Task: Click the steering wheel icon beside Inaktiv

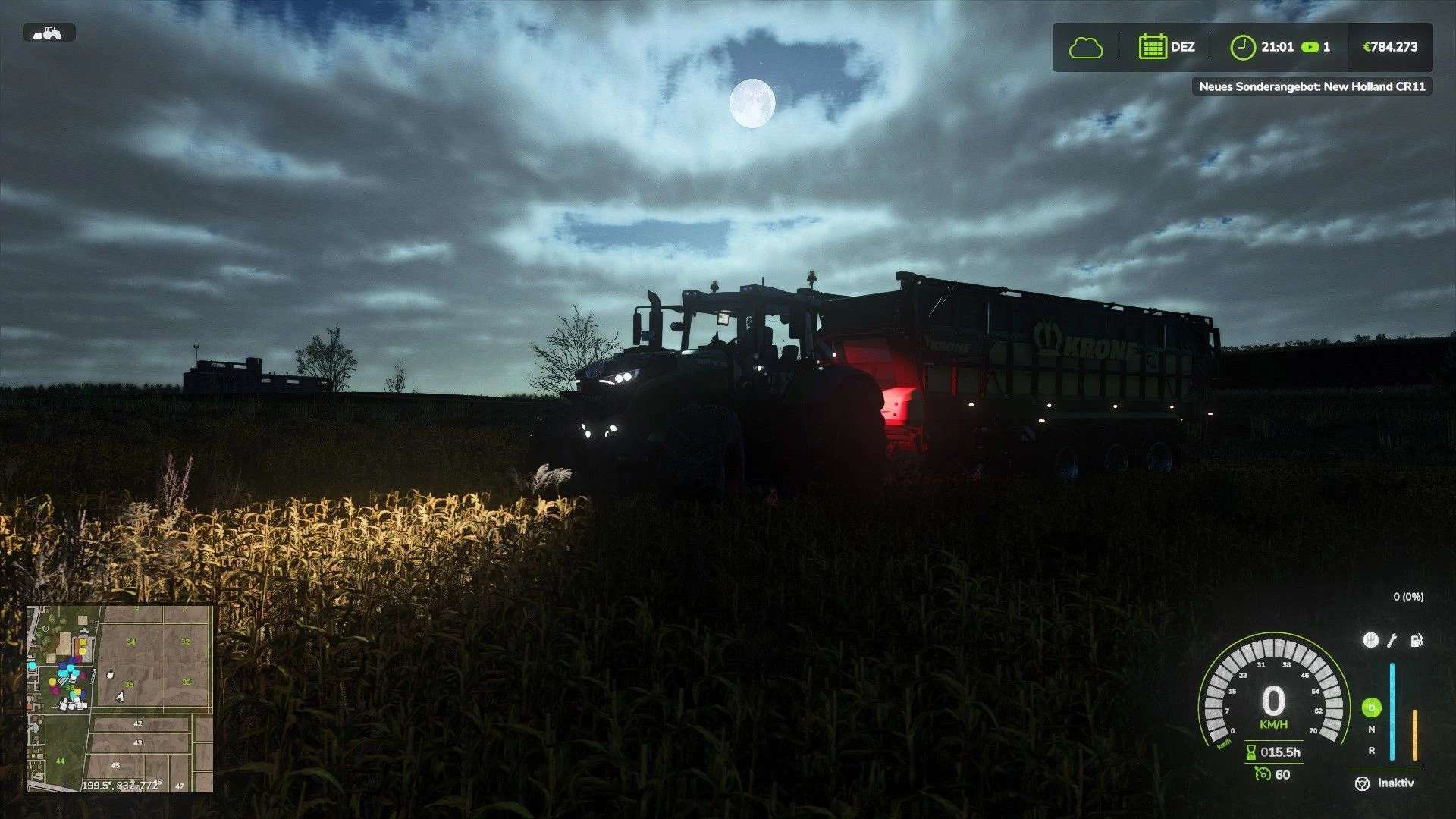Action: [x=1363, y=783]
